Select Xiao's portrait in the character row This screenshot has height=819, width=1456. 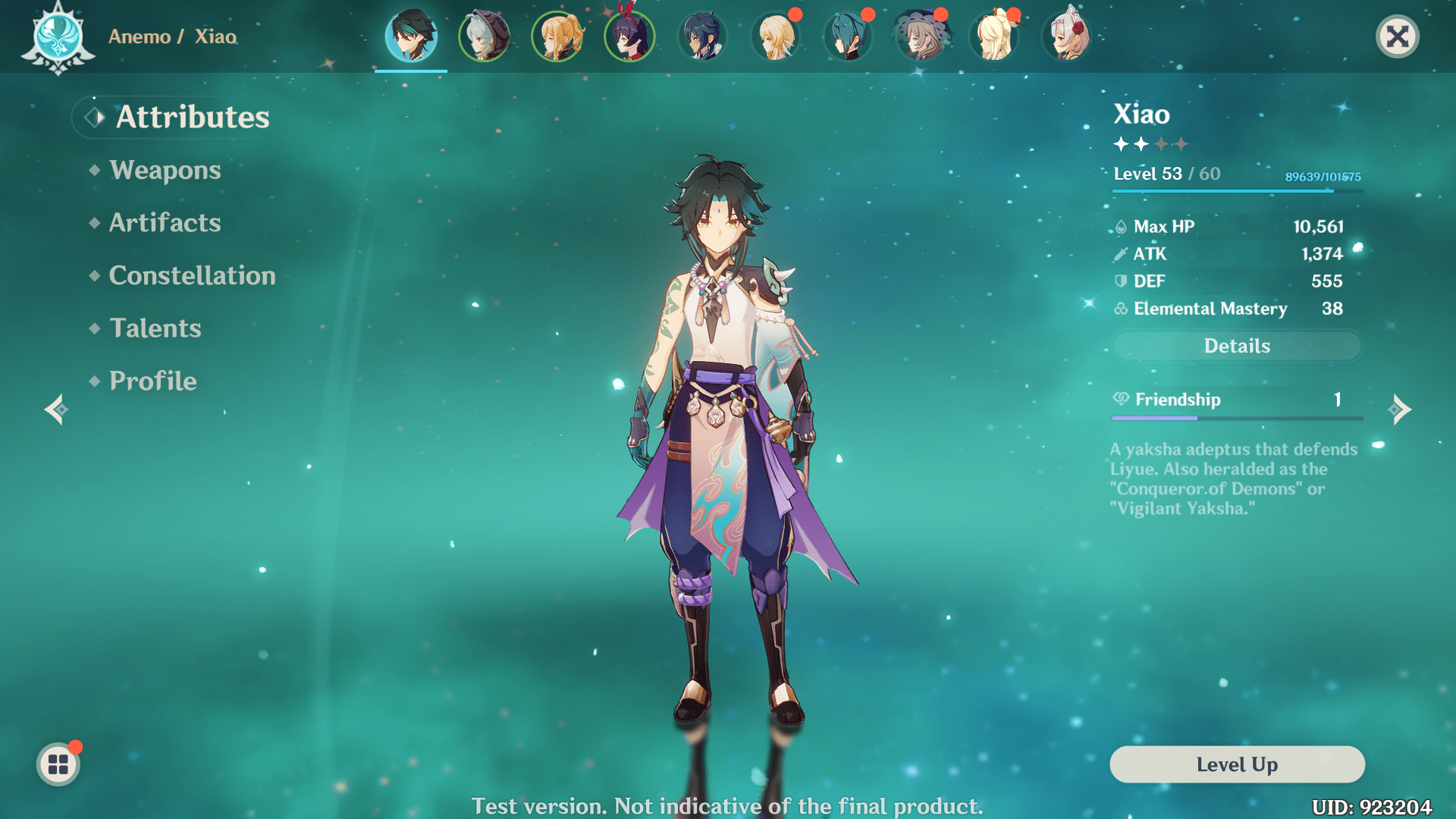pos(411,36)
